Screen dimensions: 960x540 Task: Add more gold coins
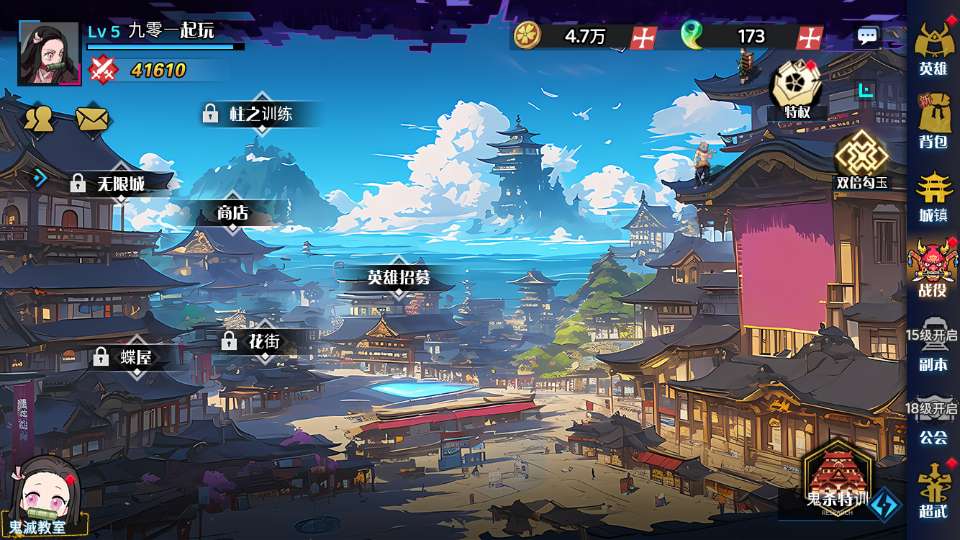coord(645,38)
